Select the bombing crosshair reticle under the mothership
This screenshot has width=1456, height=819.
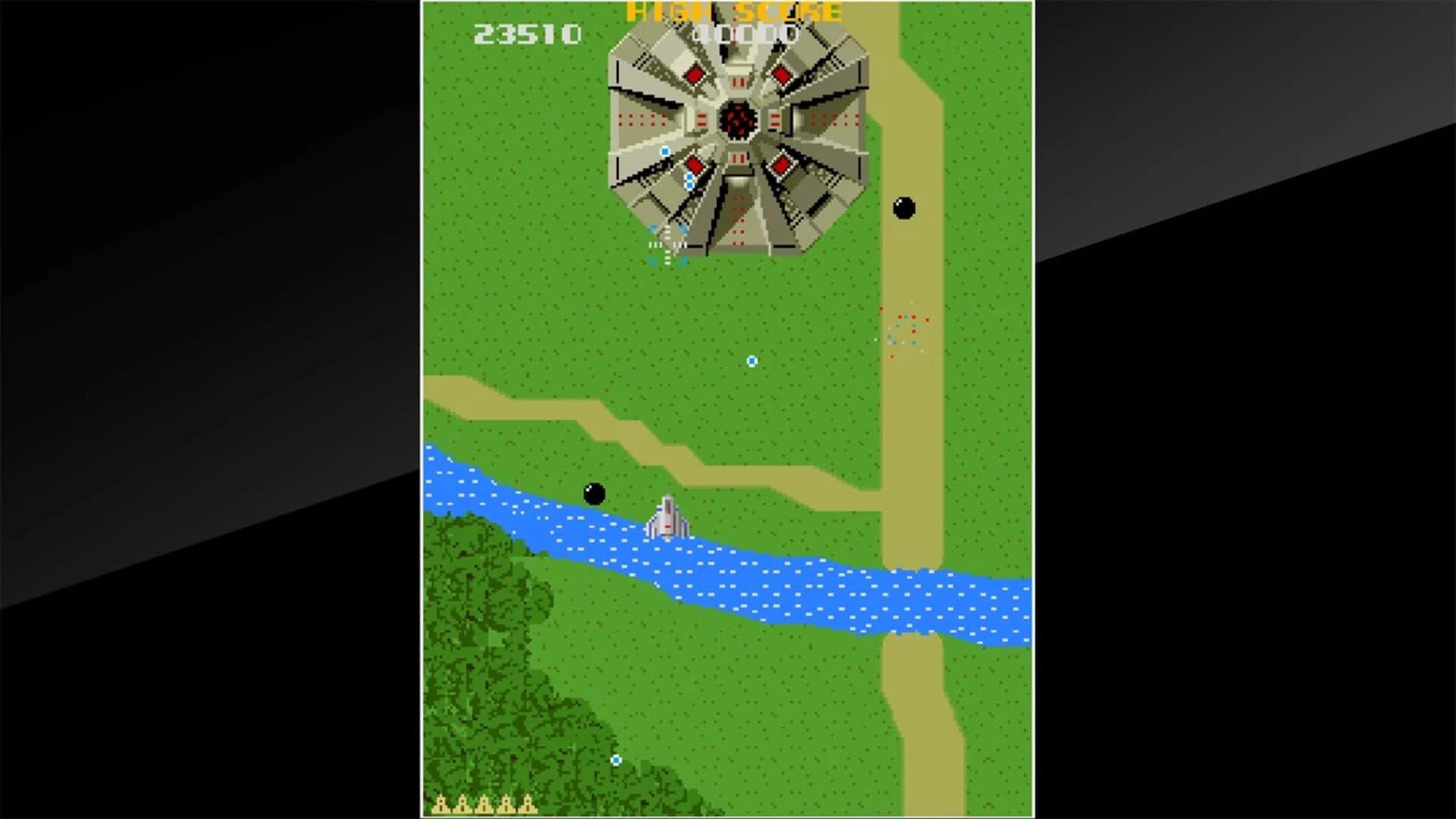pos(667,244)
